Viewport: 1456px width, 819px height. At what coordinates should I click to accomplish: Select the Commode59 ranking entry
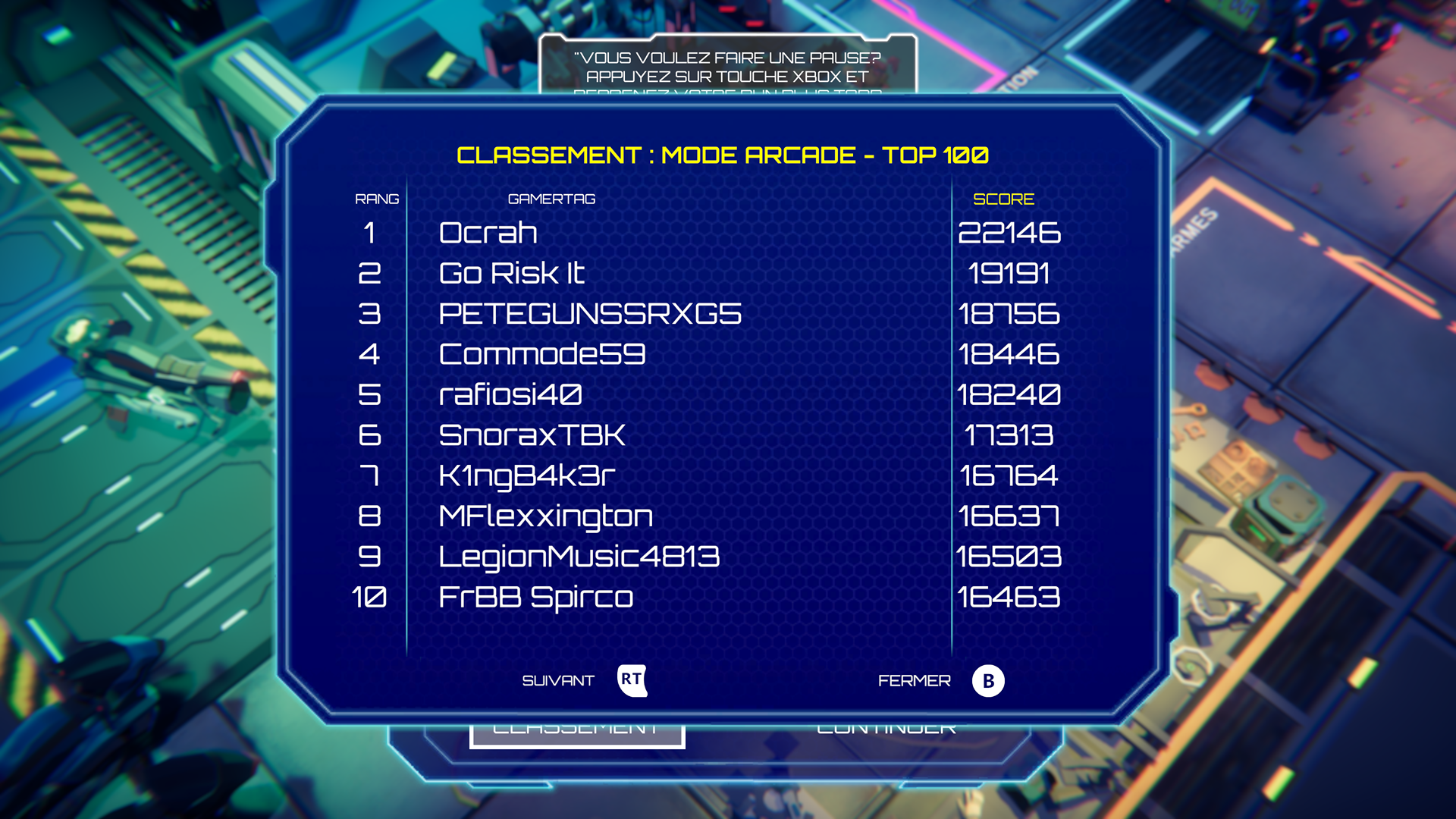(541, 354)
